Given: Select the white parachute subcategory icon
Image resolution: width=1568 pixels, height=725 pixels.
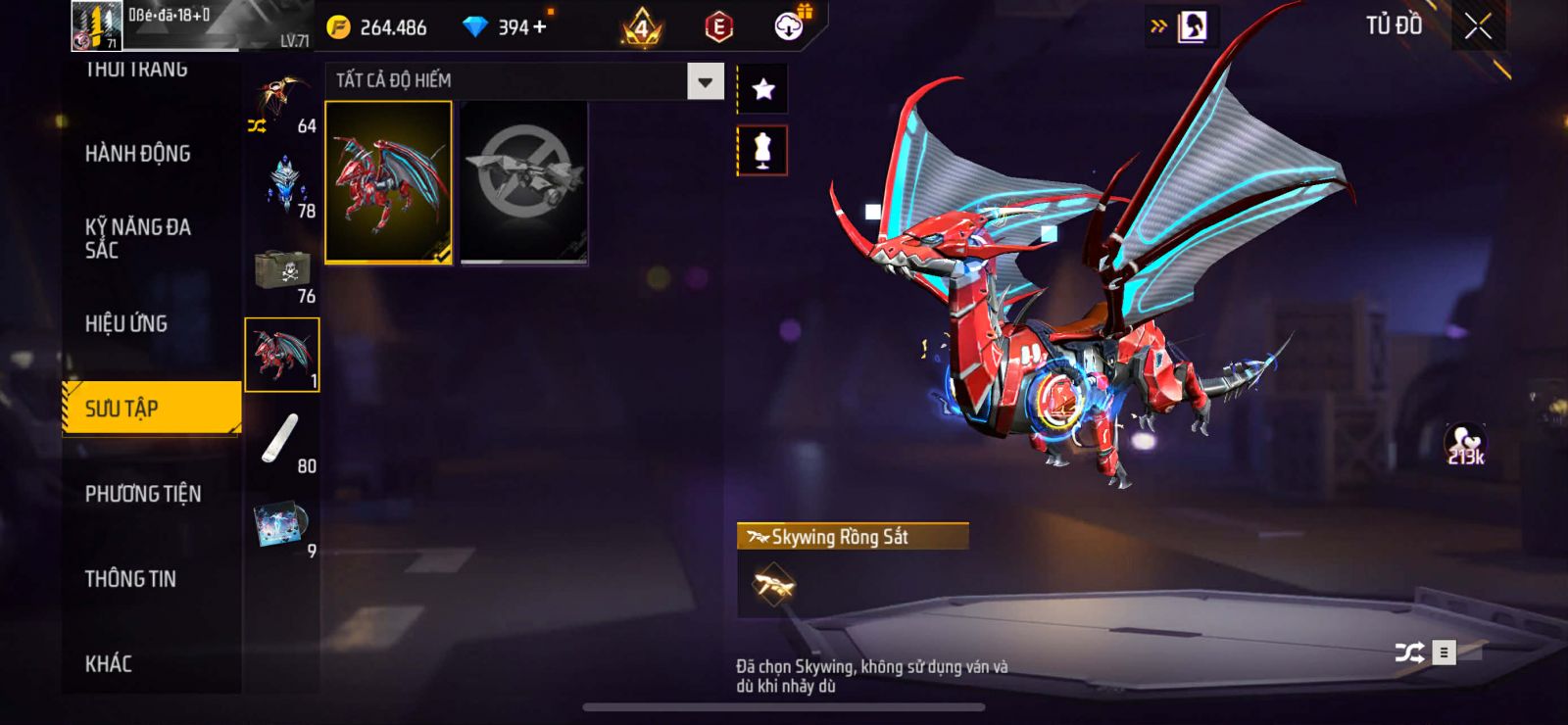Looking at the screenshot, I should coord(281,439).
